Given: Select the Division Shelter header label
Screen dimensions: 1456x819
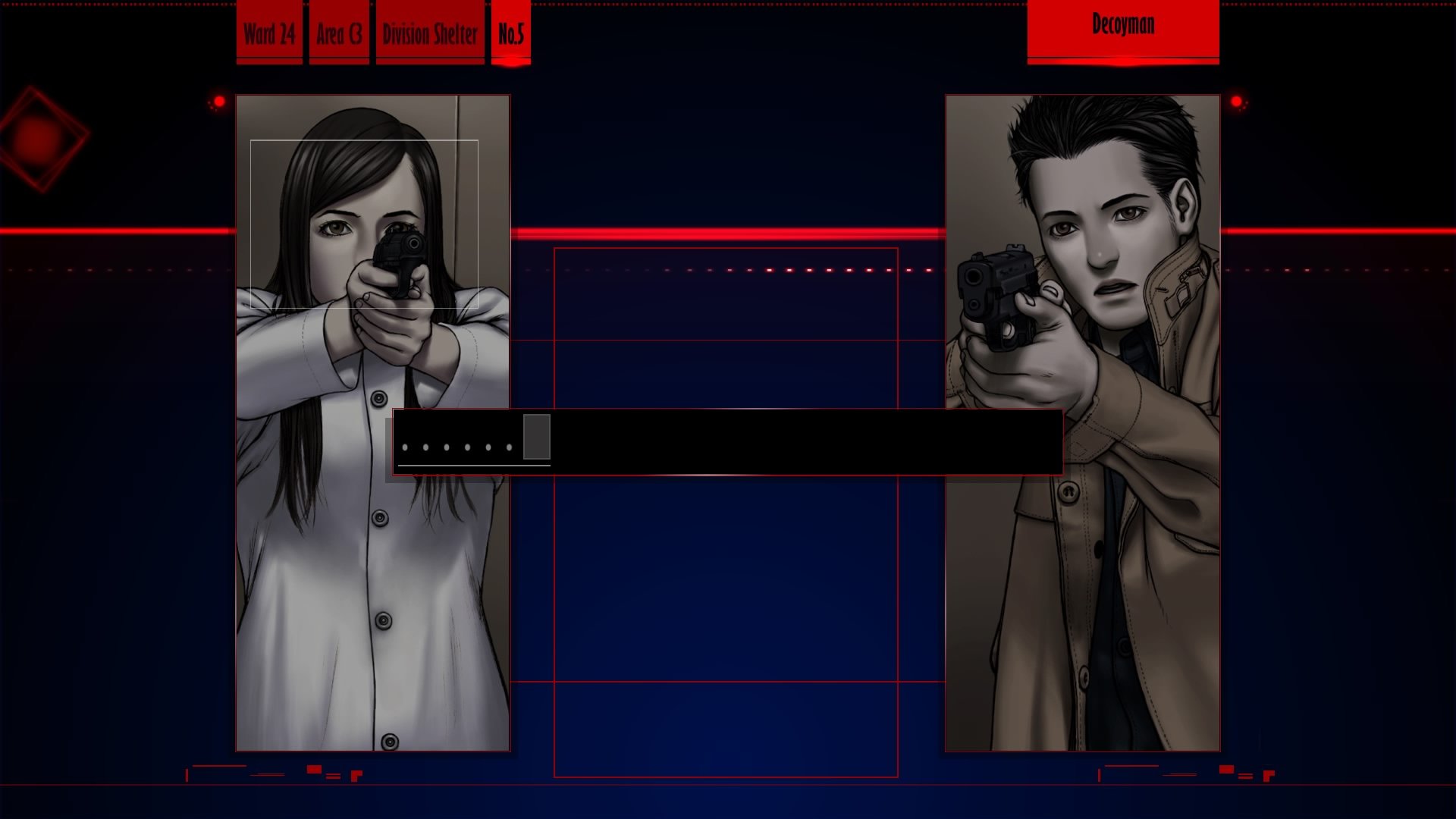Looking at the screenshot, I should tap(430, 33).
